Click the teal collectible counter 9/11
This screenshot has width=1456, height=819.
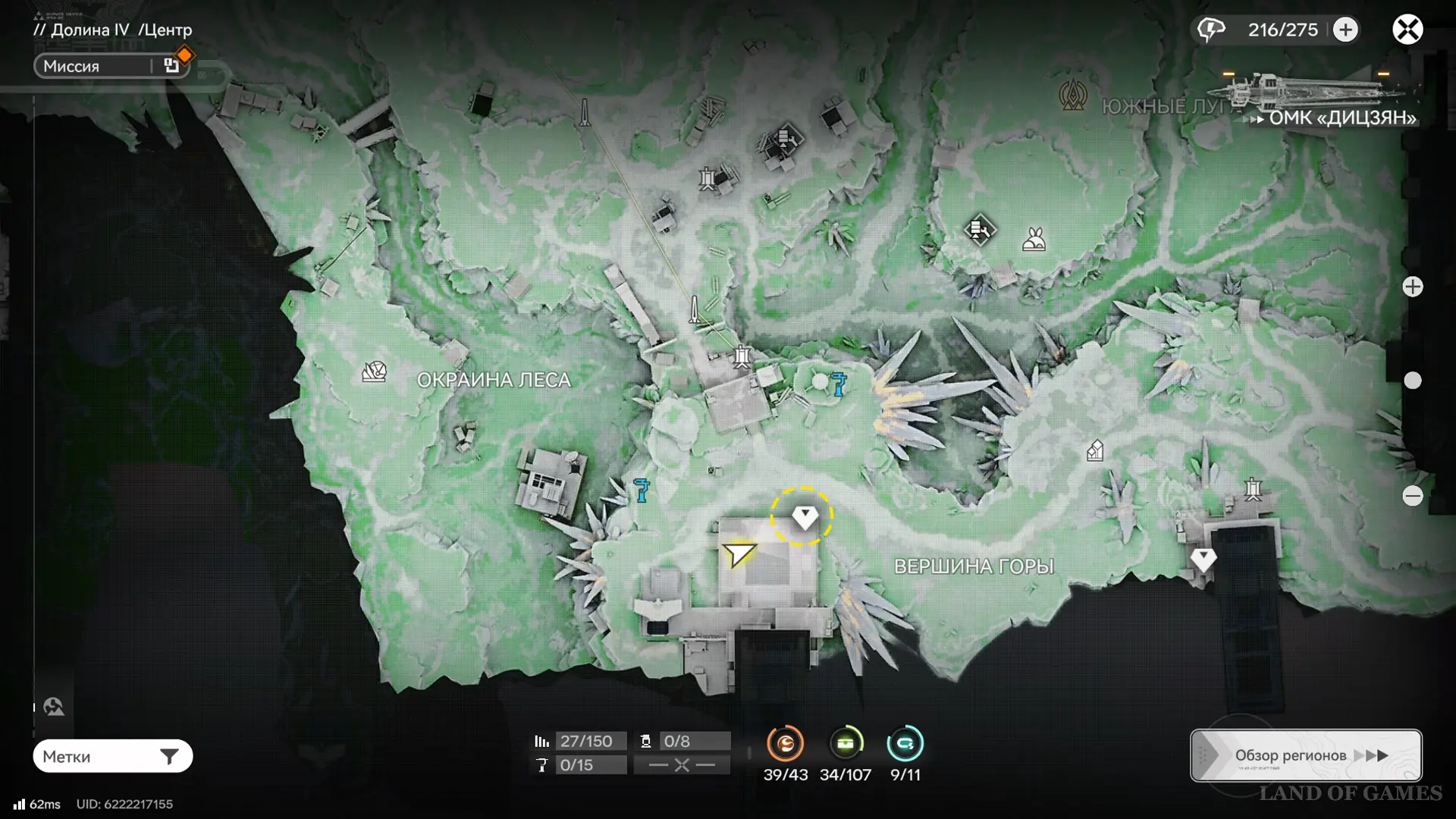point(905,744)
